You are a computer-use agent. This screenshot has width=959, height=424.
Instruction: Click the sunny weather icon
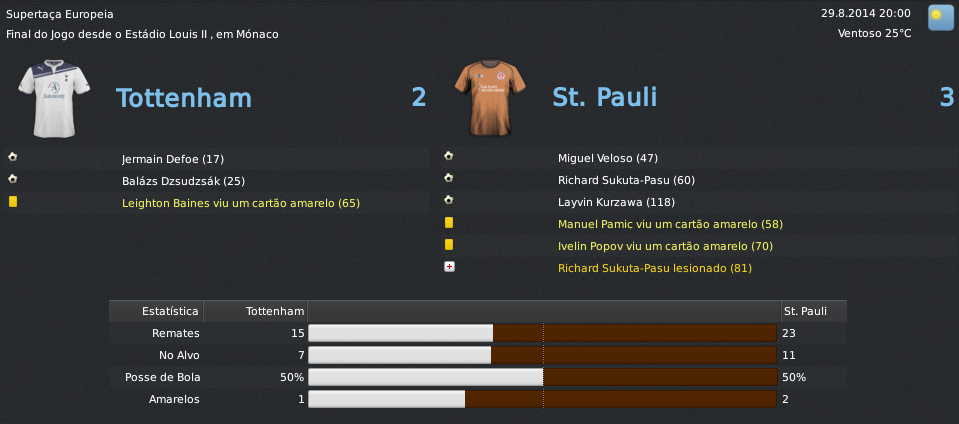(x=939, y=16)
